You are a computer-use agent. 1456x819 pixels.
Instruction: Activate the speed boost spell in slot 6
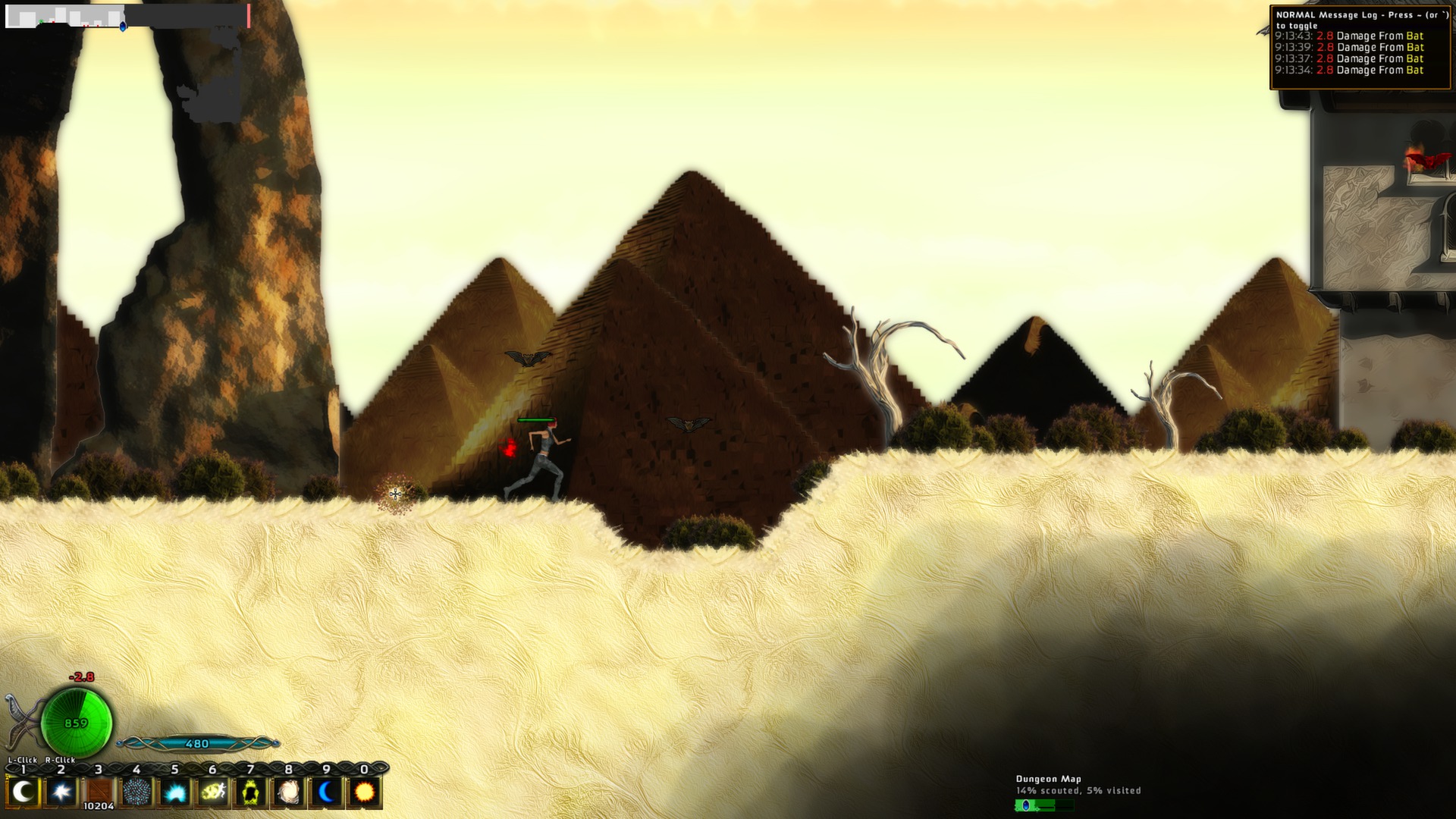pyautogui.click(x=212, y=791)
